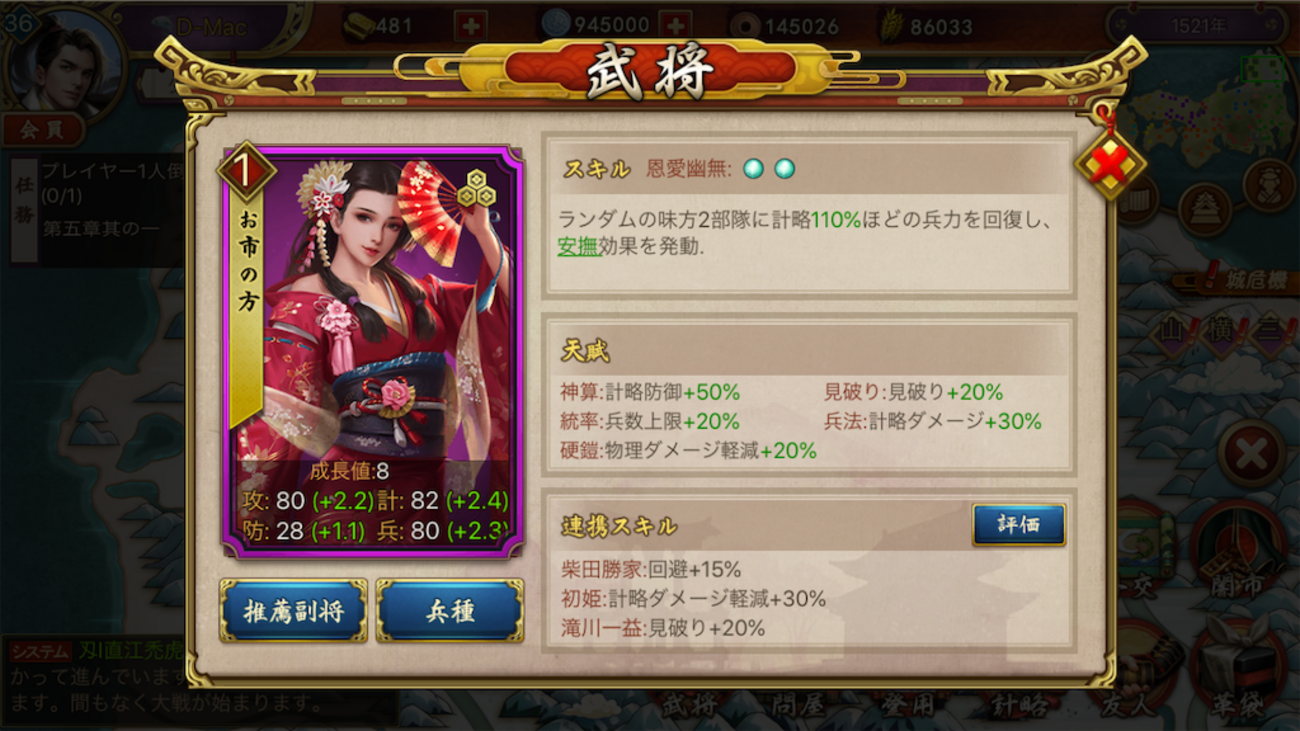
Task: Open the 評価 evaluation button
Action: point(1018,524)
